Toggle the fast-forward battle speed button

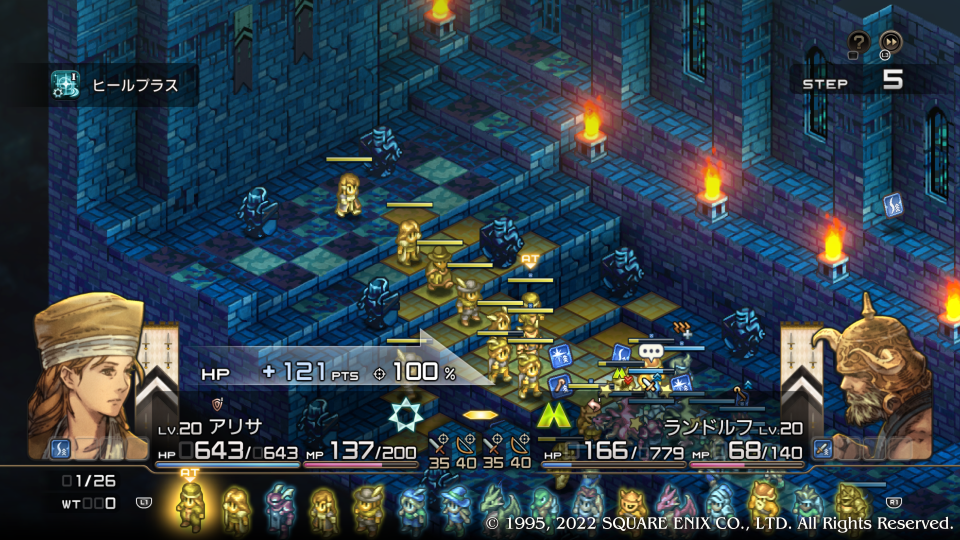pos(890,41)
